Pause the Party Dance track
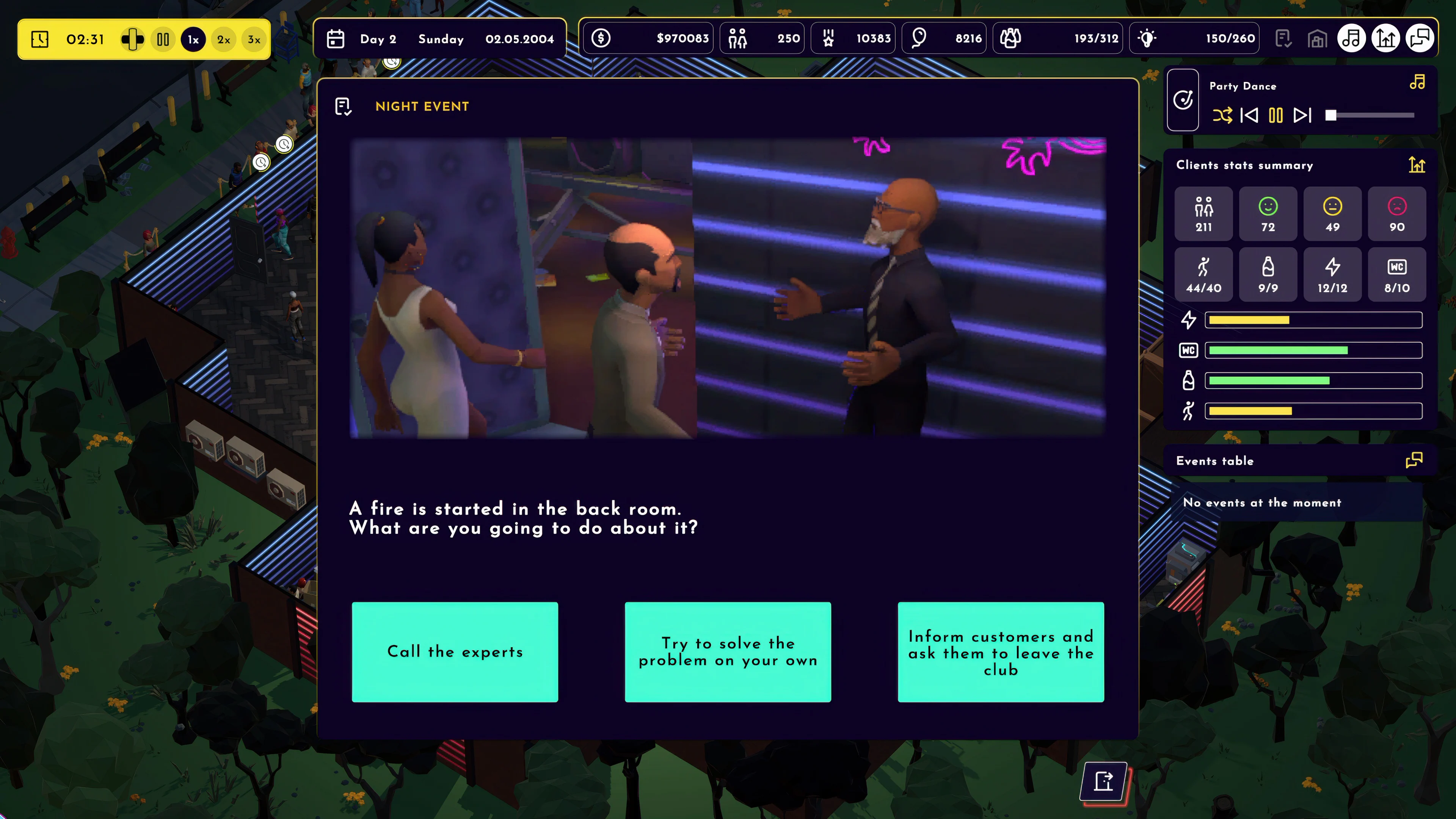Screen dimensions: 1456x819 coord(1276,116)
